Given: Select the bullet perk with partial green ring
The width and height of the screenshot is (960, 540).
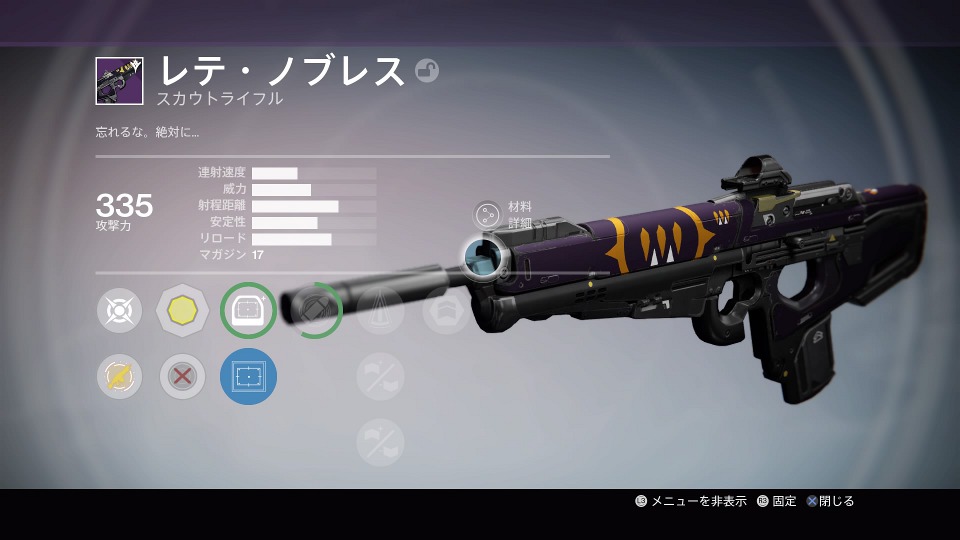Looking at the screenshot, I should [x=315, y=311].
